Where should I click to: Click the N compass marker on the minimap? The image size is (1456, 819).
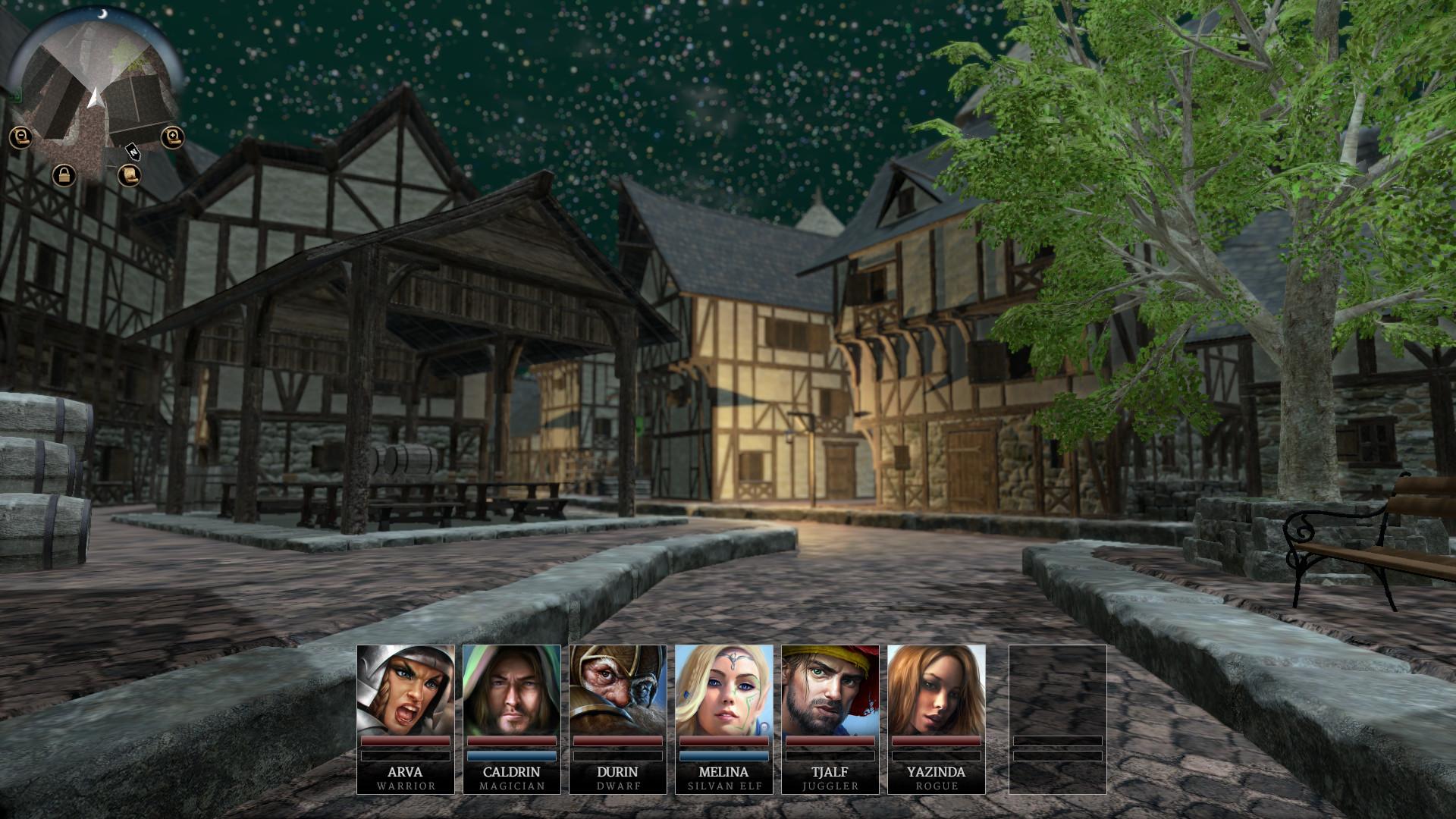(133, 152)
